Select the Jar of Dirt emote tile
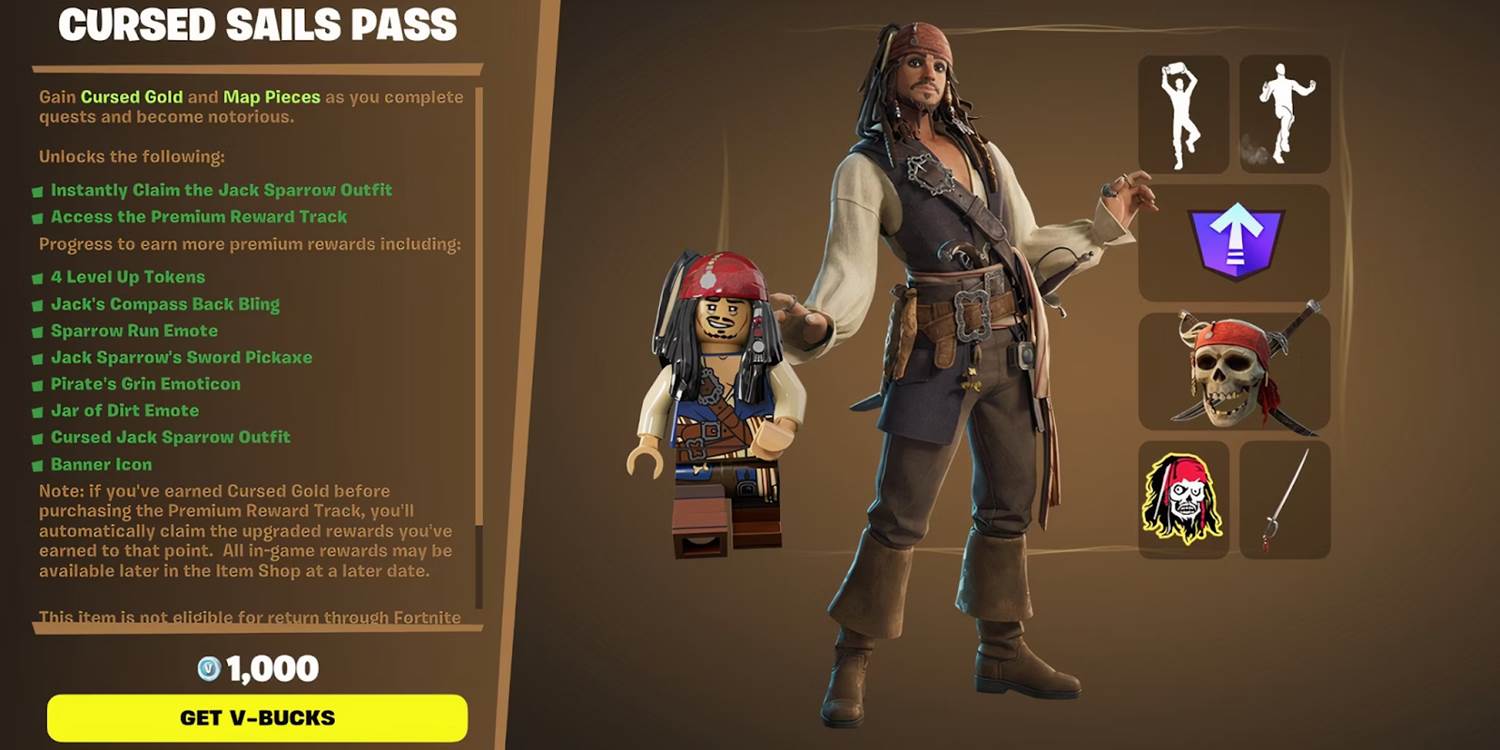This screenshot has height=750, width=1500. tap(1183, 114)
